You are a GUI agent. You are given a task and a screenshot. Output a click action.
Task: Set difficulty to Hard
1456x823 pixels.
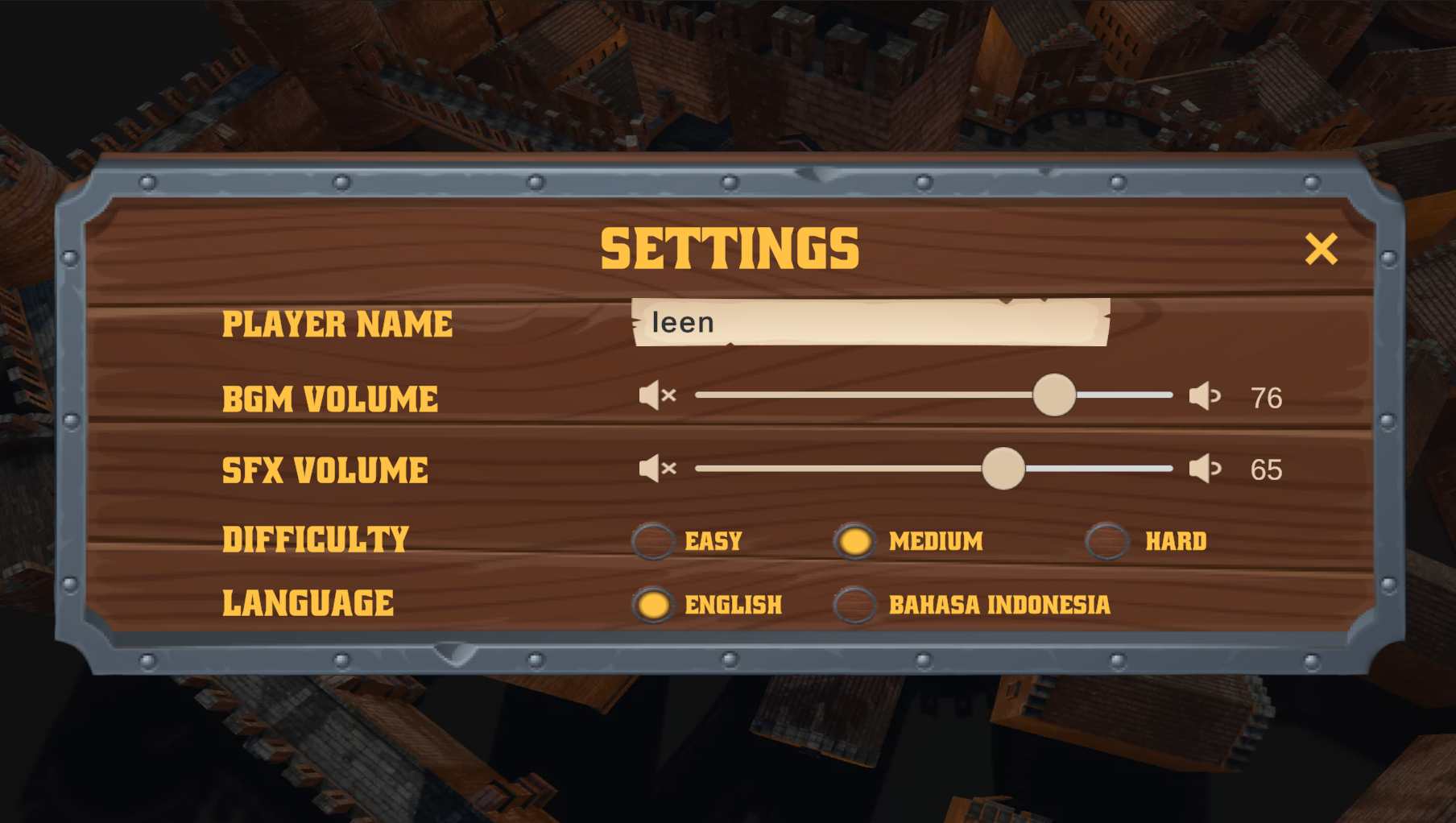tap(1107, 541)
